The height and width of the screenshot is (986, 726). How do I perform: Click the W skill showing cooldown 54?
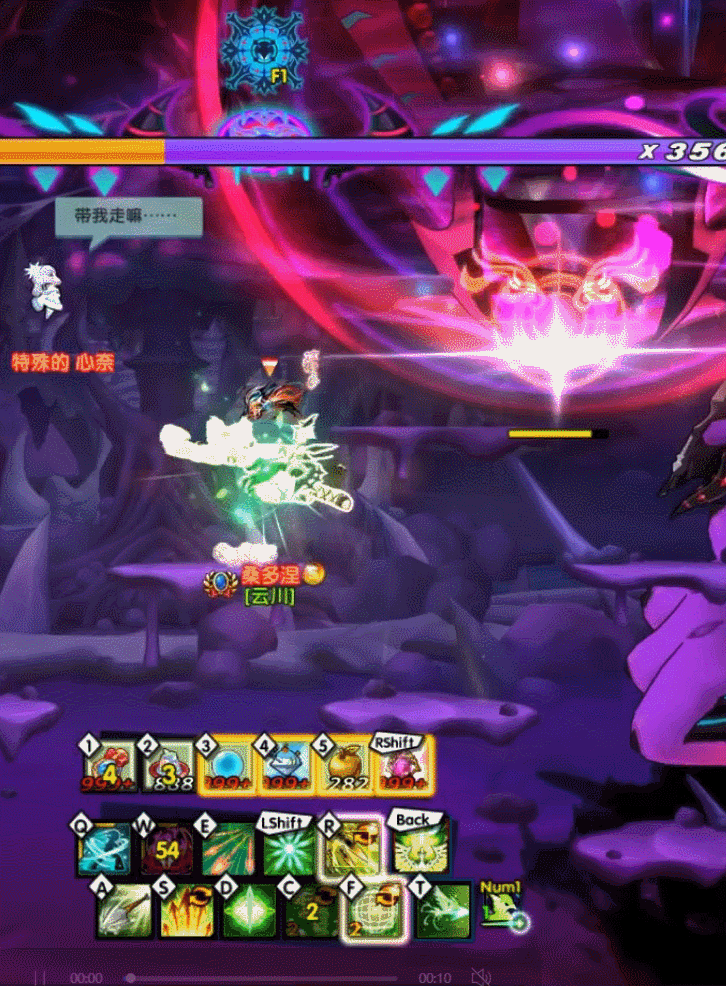(166, 850)
